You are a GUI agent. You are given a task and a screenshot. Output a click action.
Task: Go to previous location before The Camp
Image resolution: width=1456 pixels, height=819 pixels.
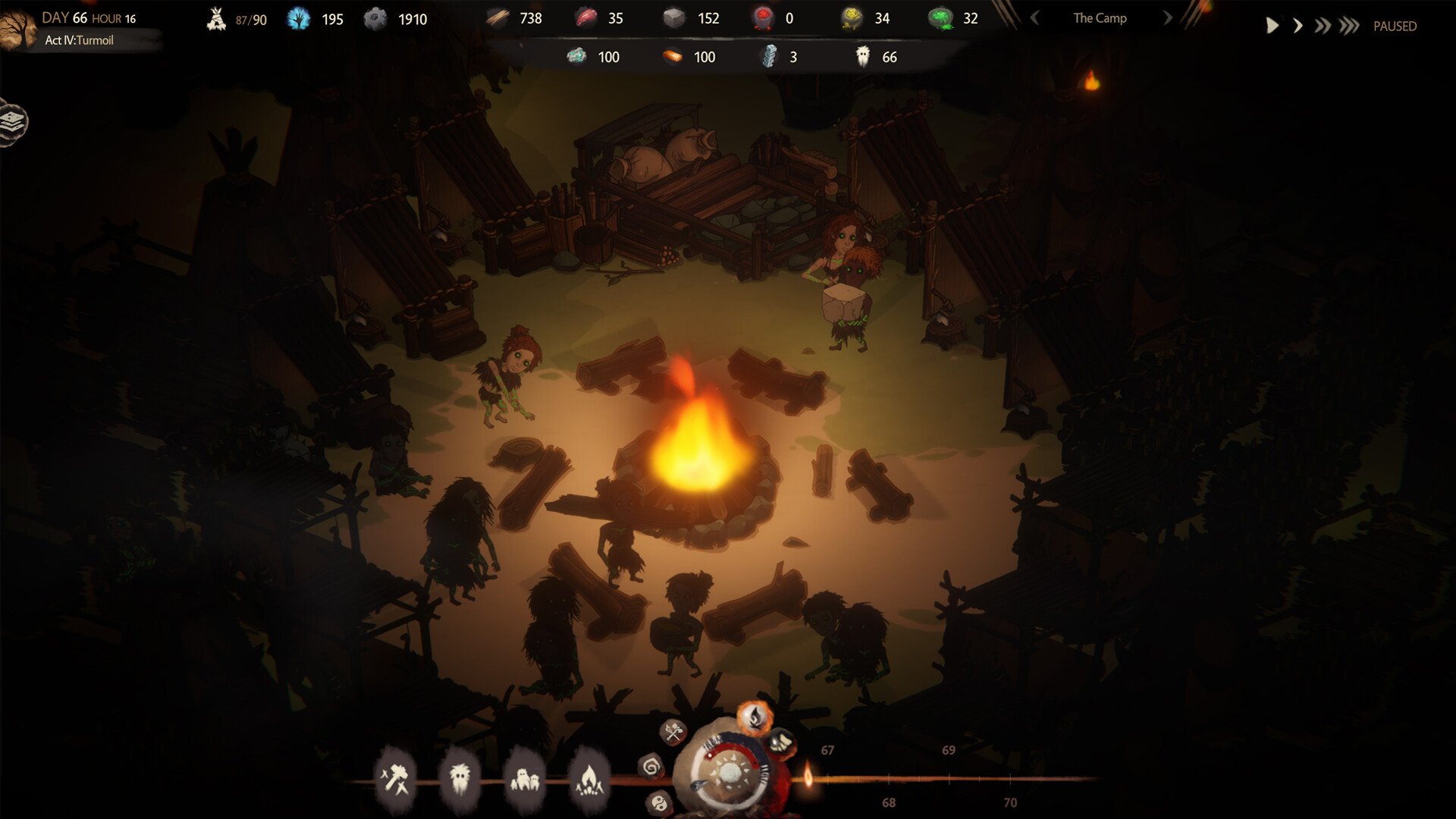point(1034,18)
